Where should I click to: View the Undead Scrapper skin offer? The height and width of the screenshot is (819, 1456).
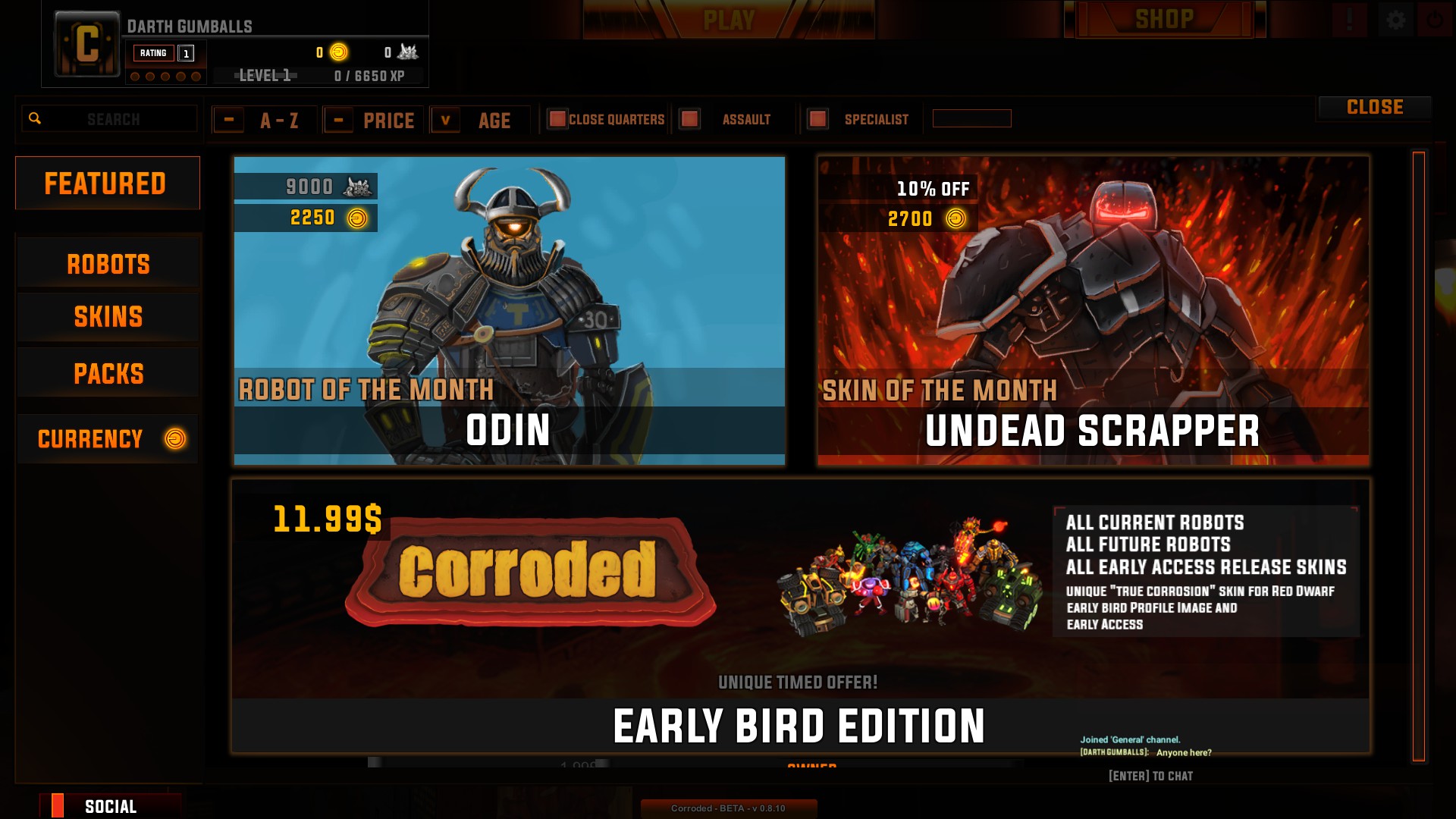click(1093, 310)
